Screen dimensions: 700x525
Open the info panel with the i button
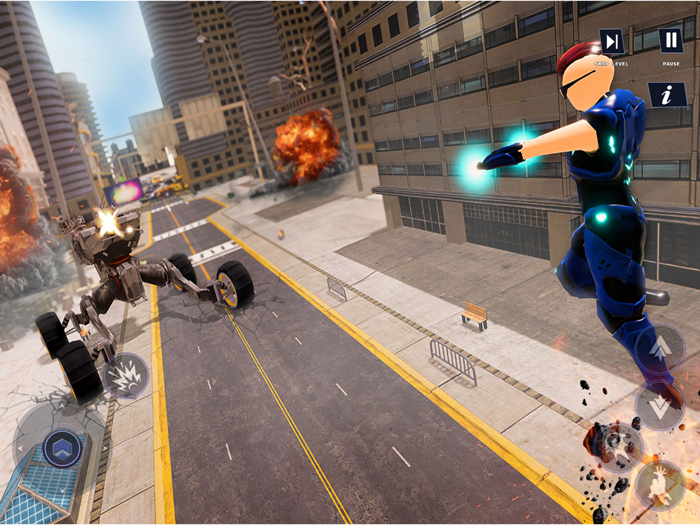coord(666,95)
